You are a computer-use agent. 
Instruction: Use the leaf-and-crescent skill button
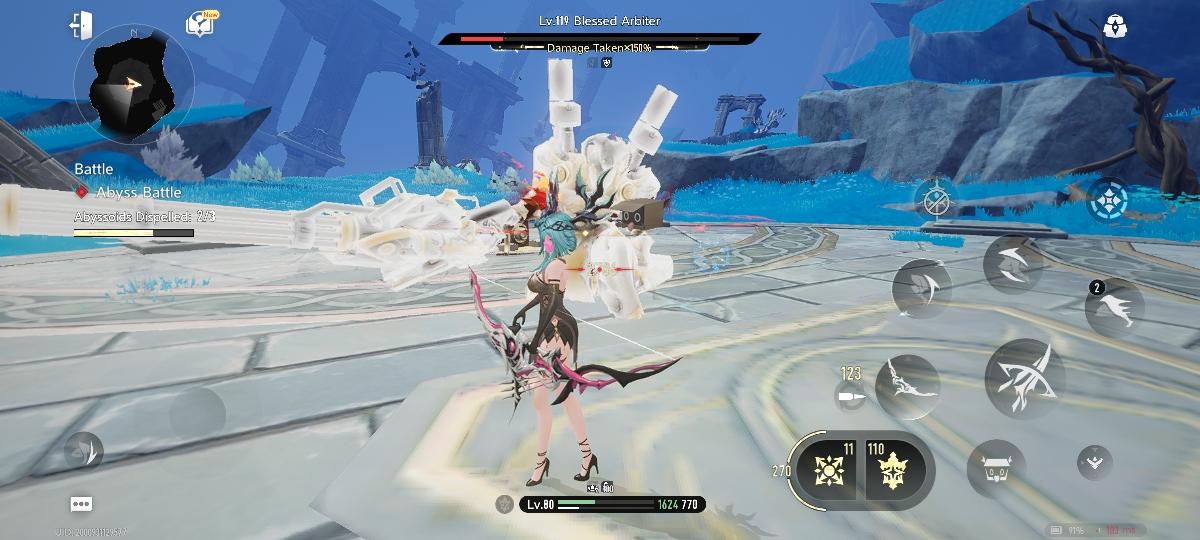(x=921, y=288)
